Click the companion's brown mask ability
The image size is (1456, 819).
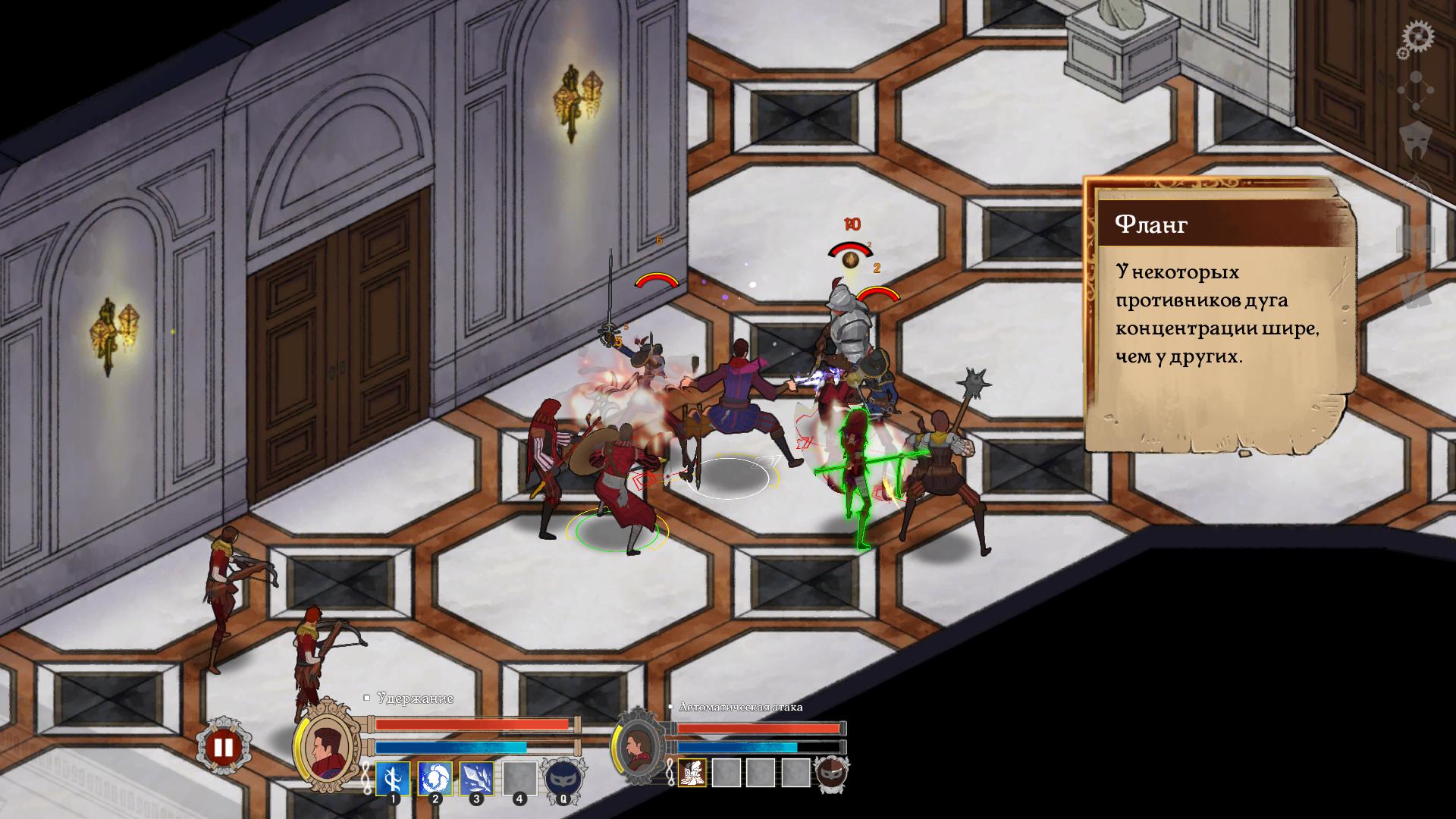coord(831,773)
